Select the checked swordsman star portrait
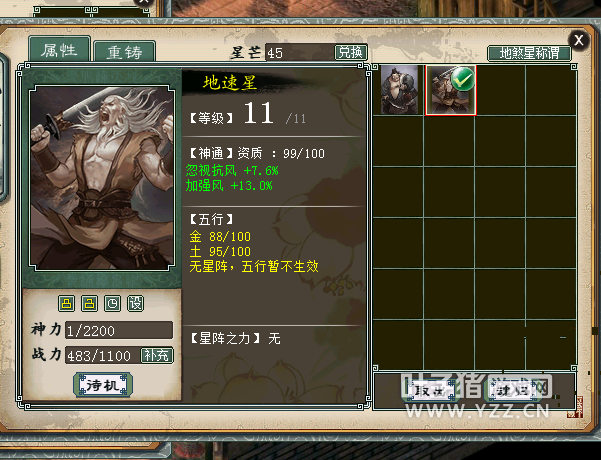Viewport: 601px width, 460px height. 449,90
